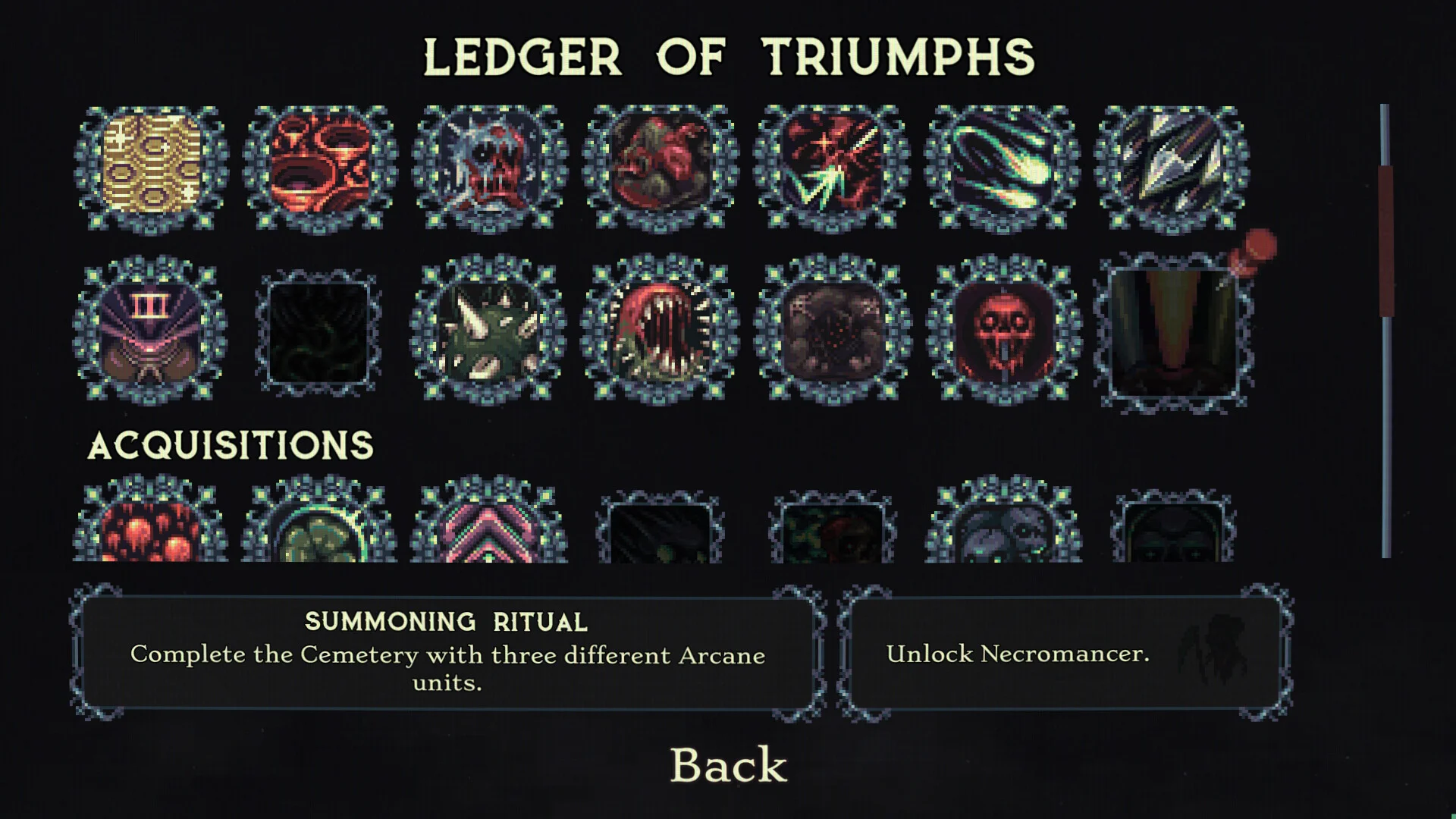Viewport: 1456px width, 819px height.
Task: Go back using the Back button
Action: pyautogui.click(x=729, y=764)
